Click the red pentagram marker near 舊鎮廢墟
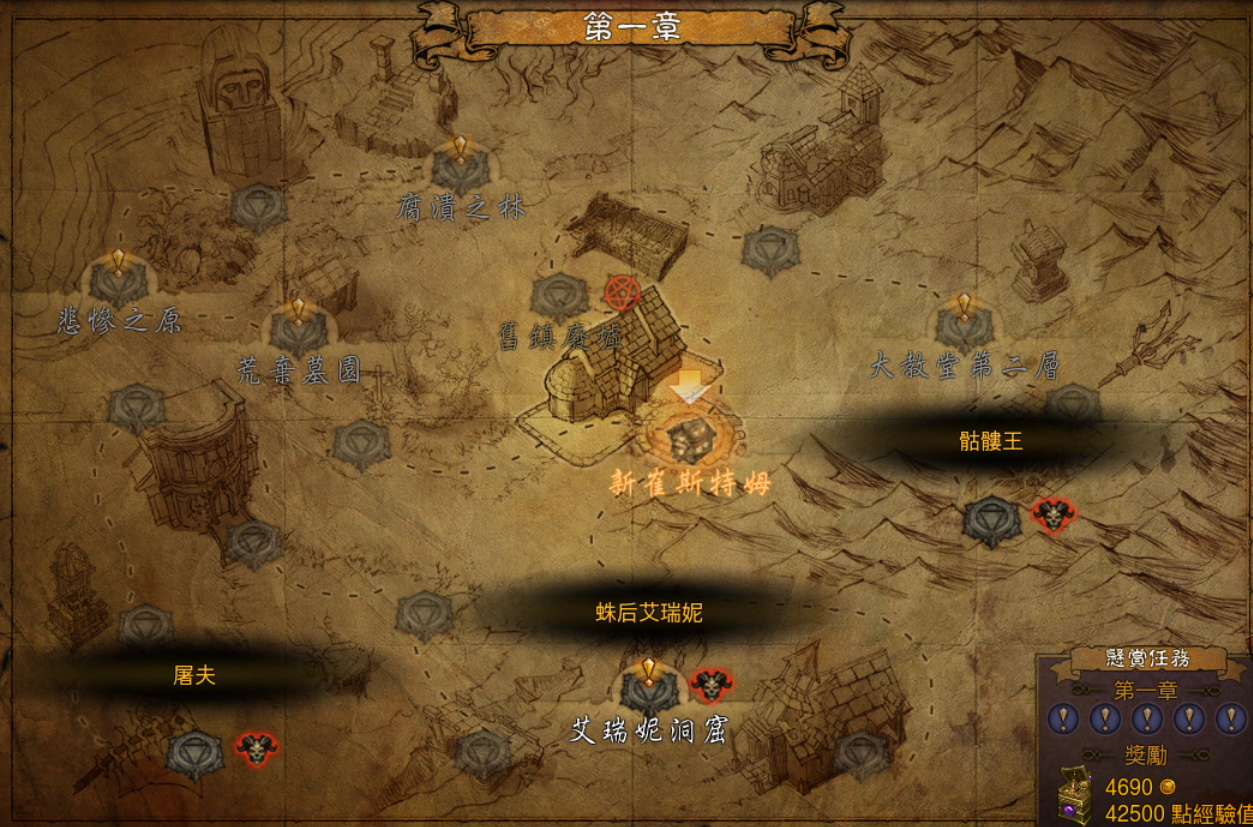Viewport: 1253px width, 827px height. coord(622,293)
